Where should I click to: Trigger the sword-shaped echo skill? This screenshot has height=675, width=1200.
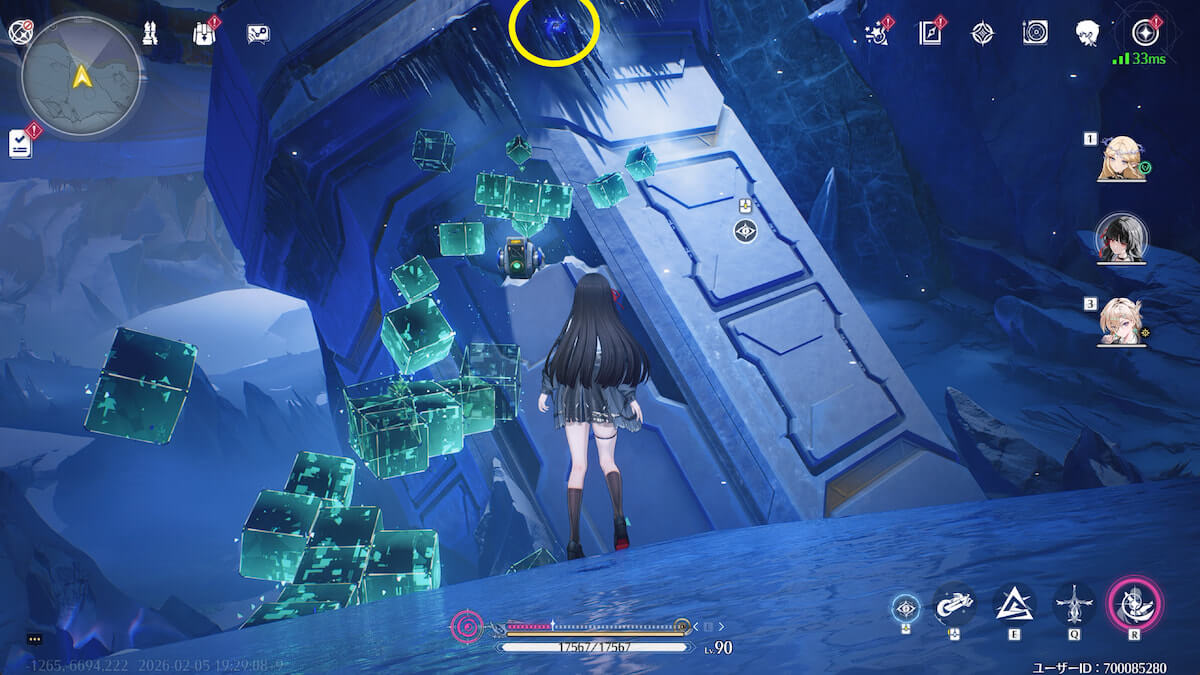(1074, 604)
